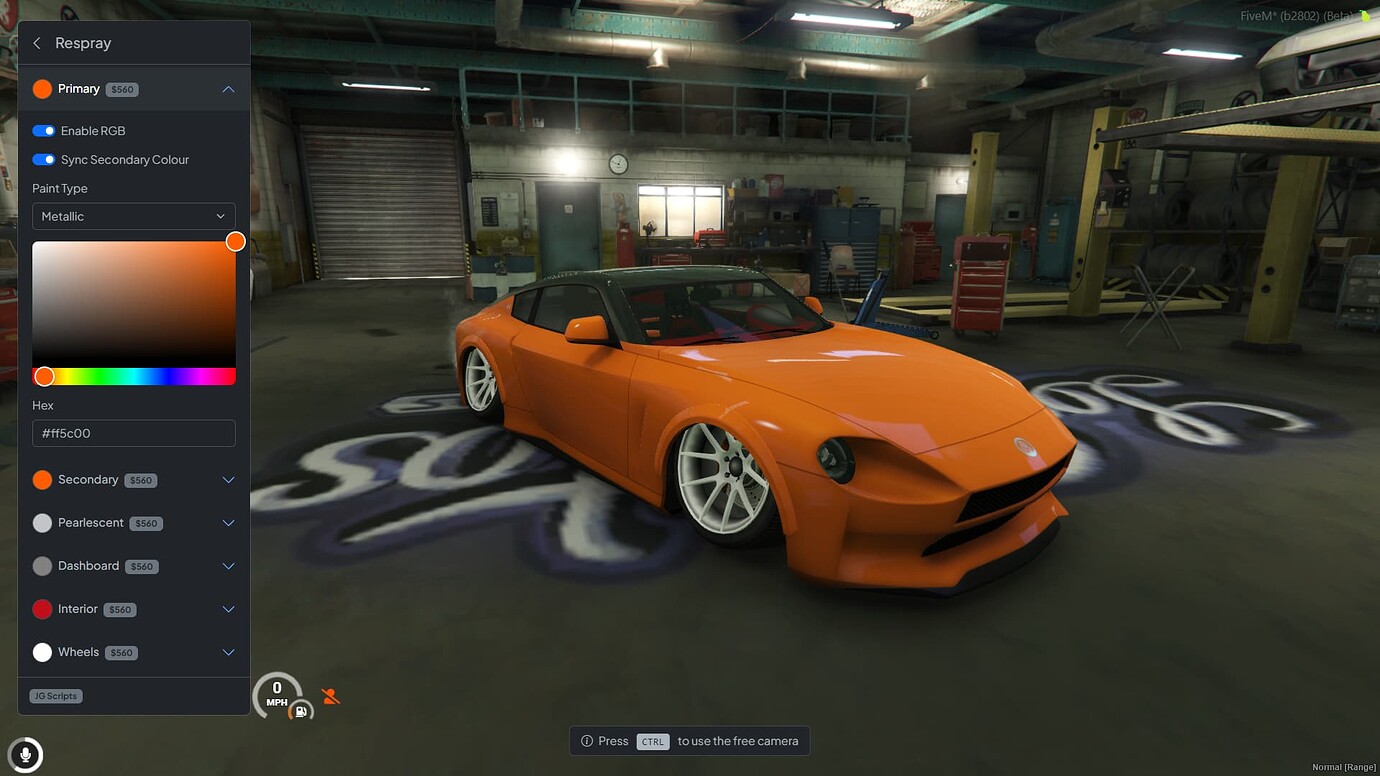This screenshot has height=776, width=1380.
Task: Click the microphone icon at bottom left
Action: 25,754
